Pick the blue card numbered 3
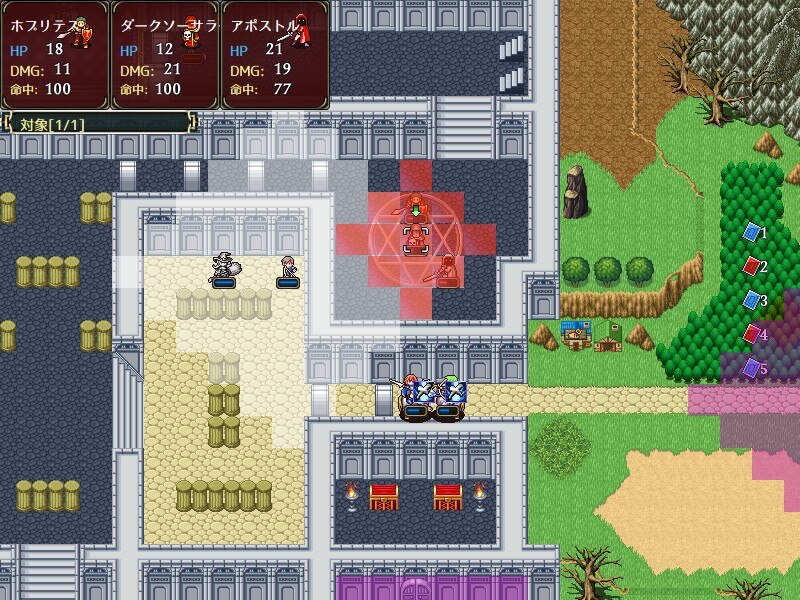800x600 pixels. [x=751, y=300]
